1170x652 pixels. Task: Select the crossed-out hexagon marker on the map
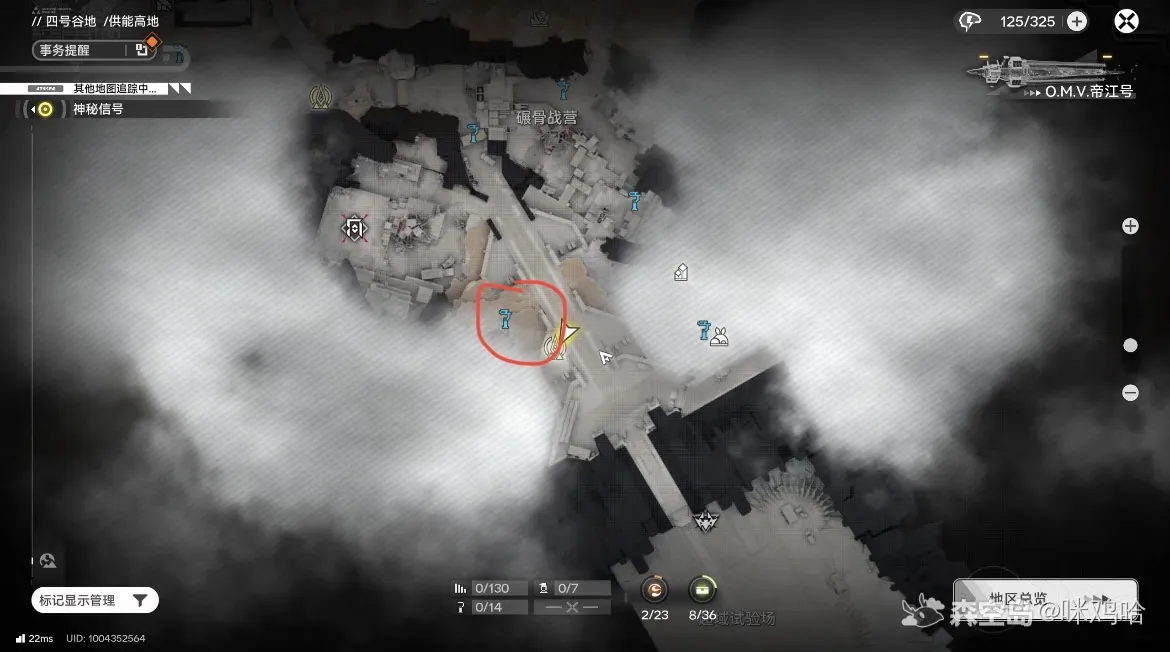tap(354, 228)
